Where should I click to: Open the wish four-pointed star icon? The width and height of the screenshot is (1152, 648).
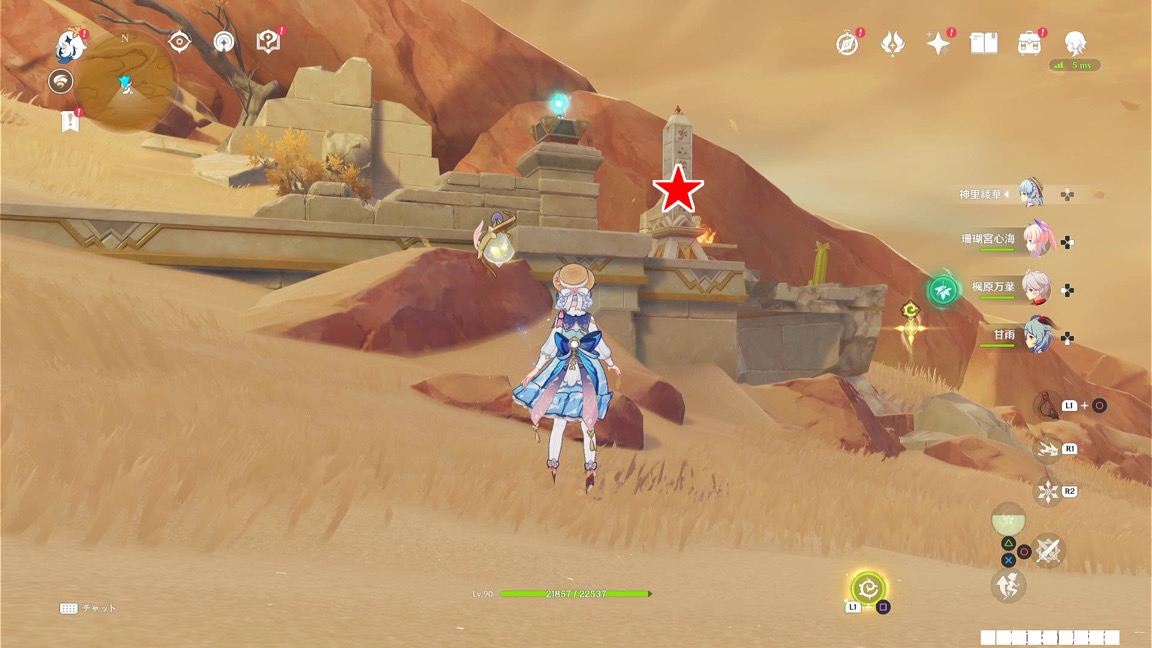938,43
